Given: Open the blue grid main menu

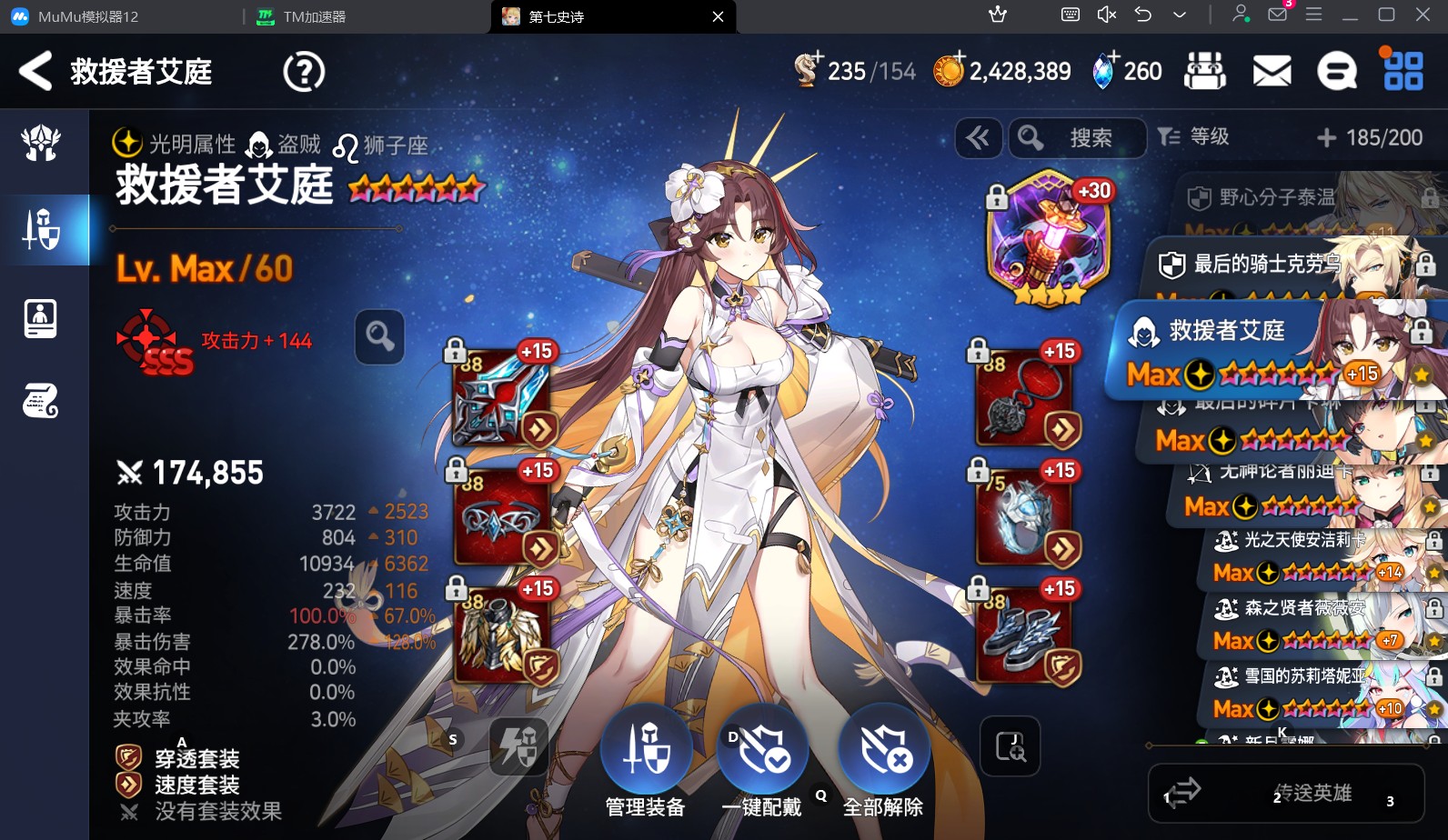Looking at the screenshot, I should [x=1403, y=71].
